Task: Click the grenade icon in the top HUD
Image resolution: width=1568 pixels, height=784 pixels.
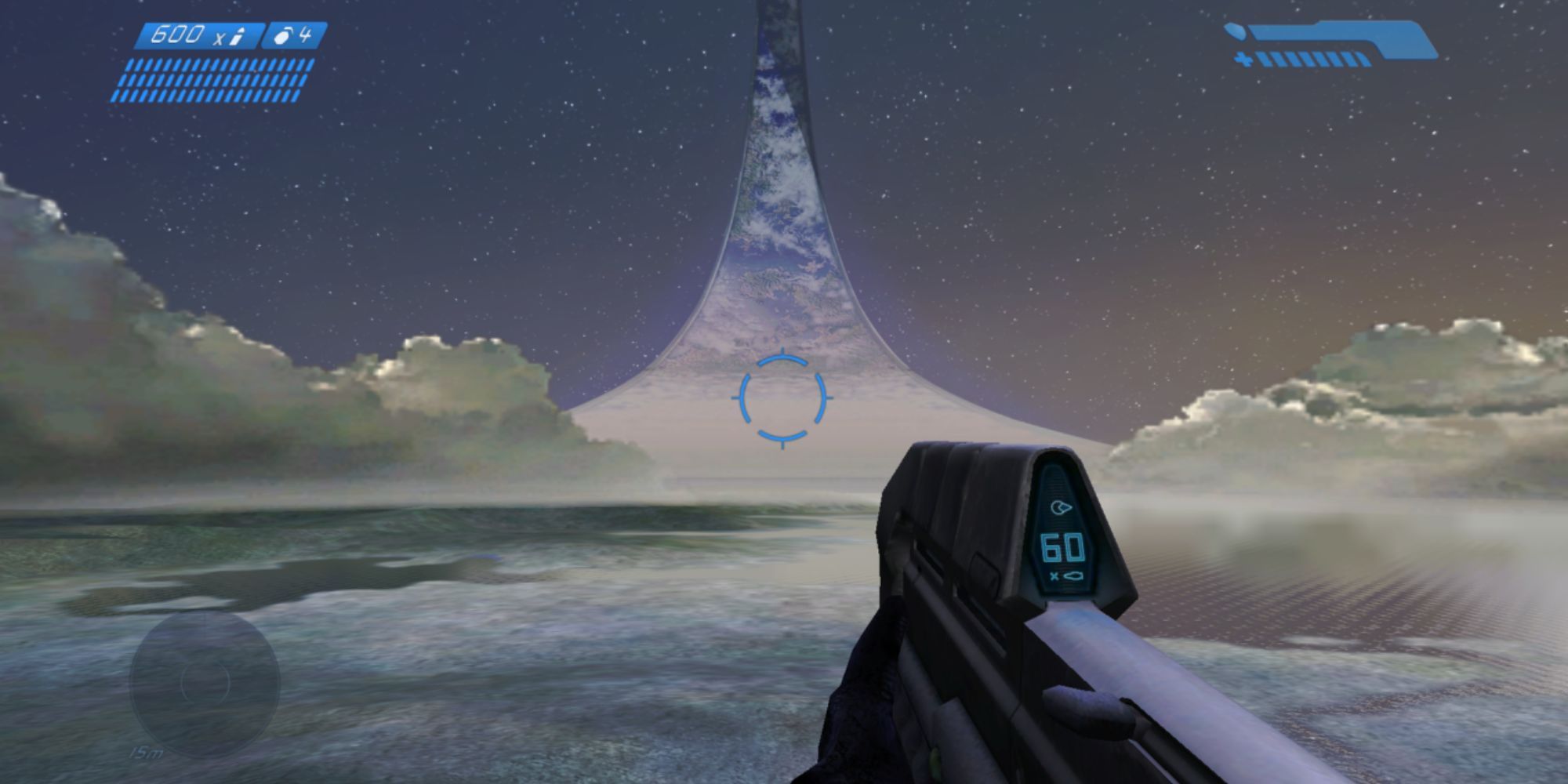Action: [x=282, y=35]
